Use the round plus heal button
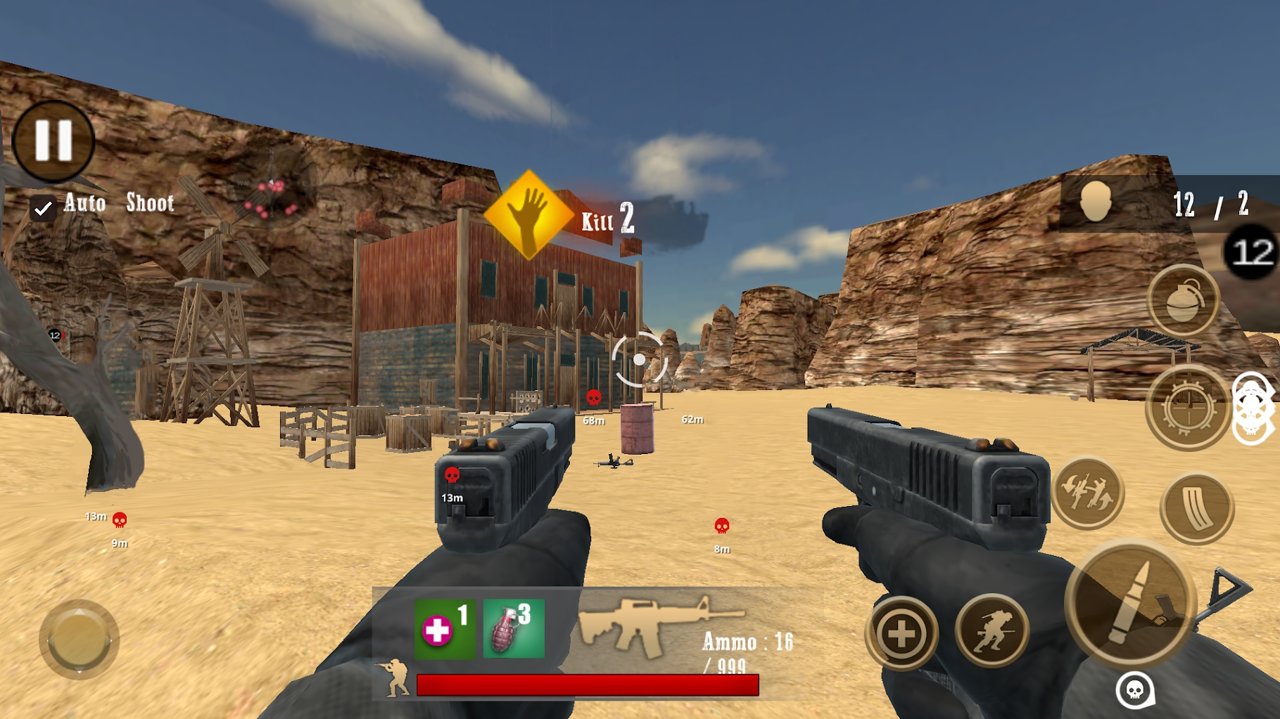This screenshot has height=719, width=1280. click(902, 633)
